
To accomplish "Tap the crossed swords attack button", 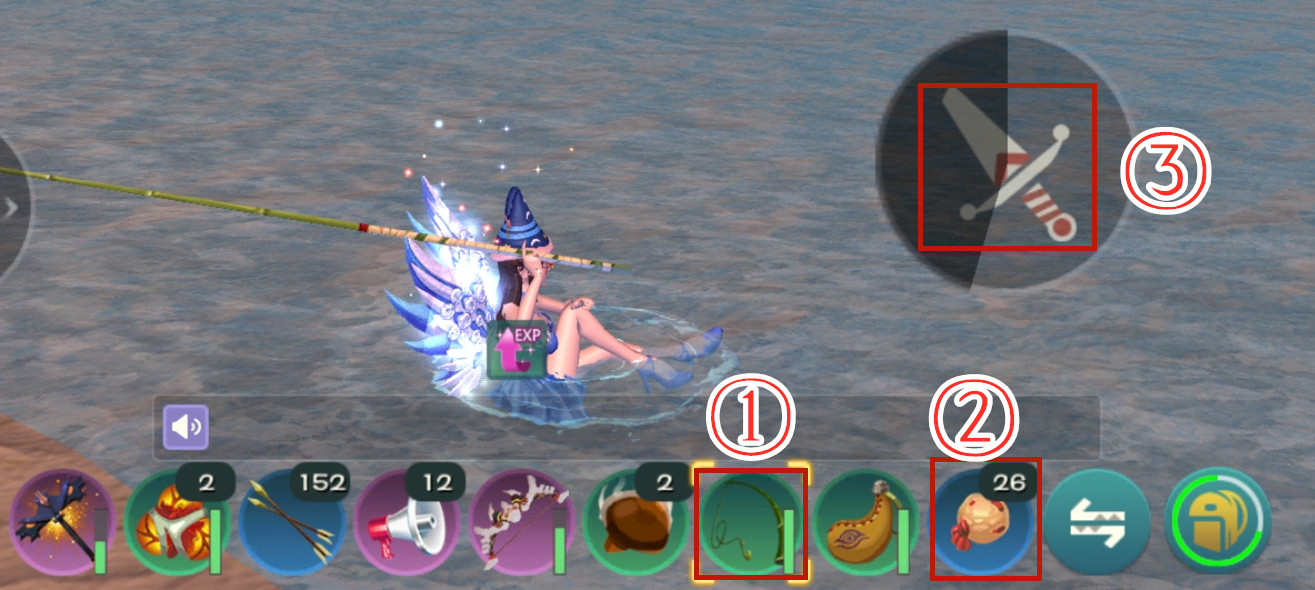I will pyautogui.click(x=1005, y=166).
